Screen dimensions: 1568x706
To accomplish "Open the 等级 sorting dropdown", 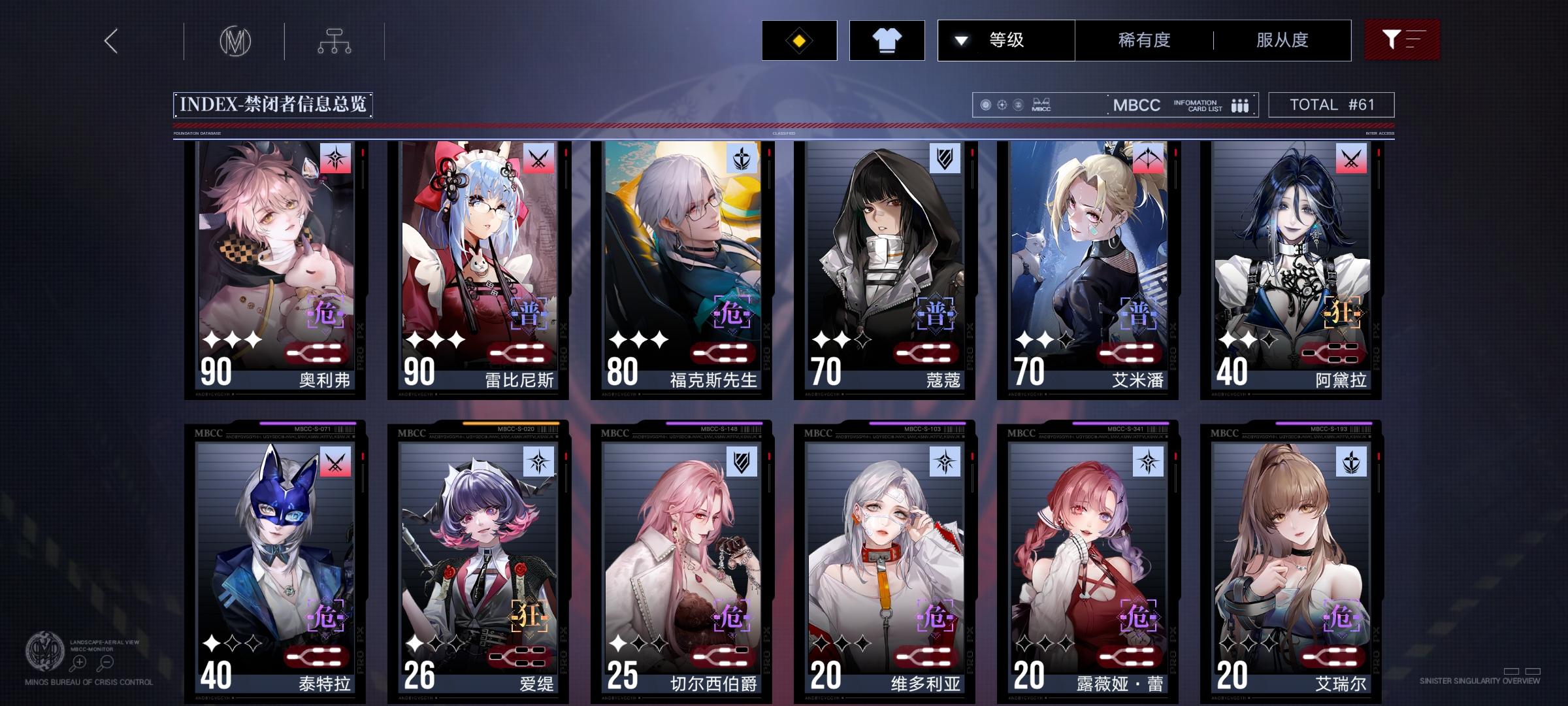I will pos(1006,40).
